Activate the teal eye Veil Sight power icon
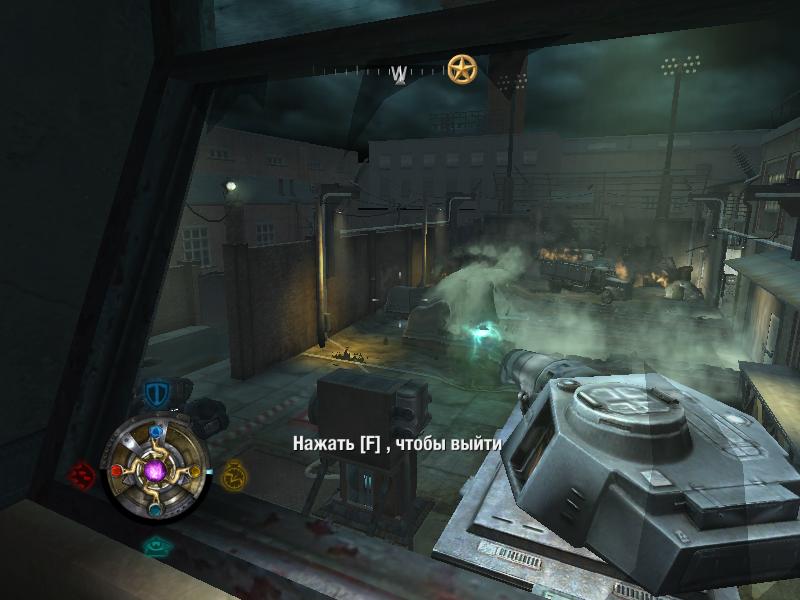Image resolution: width=800 pixels, height=600 pixels. click(154, 547)
